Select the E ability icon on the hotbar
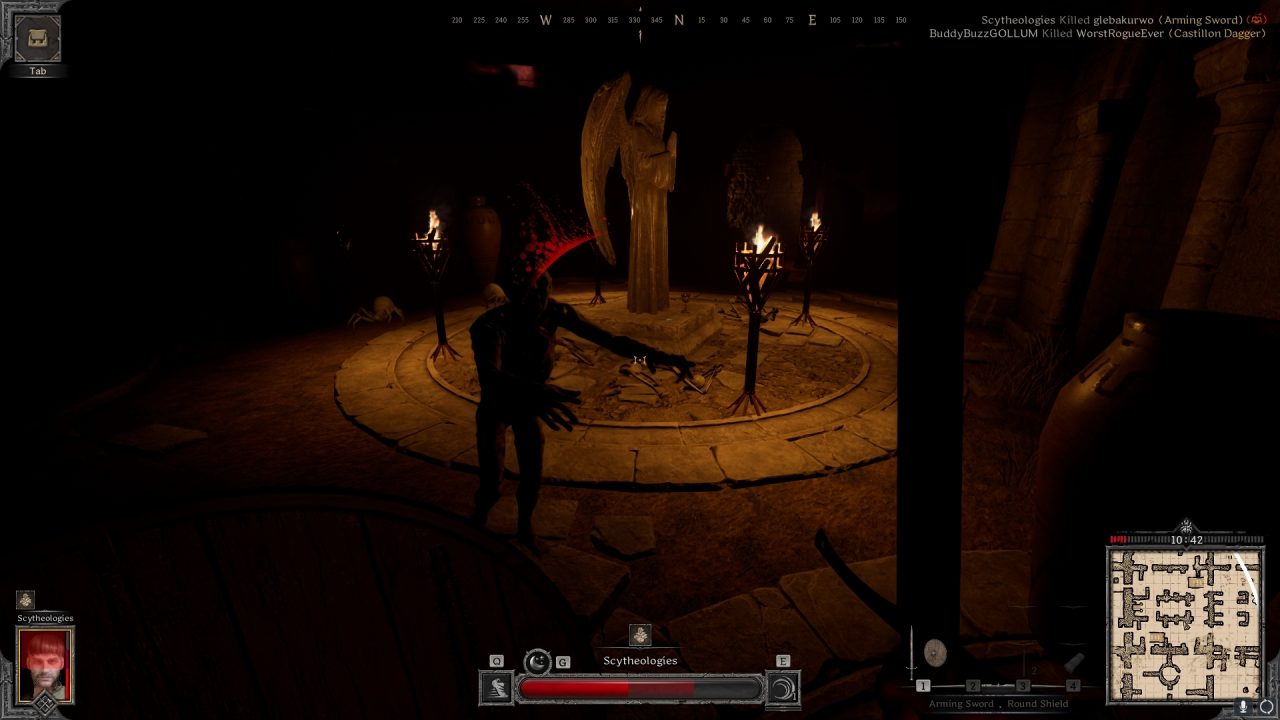Viewport: 1280px width, 720px height. (x=783, y=687)
